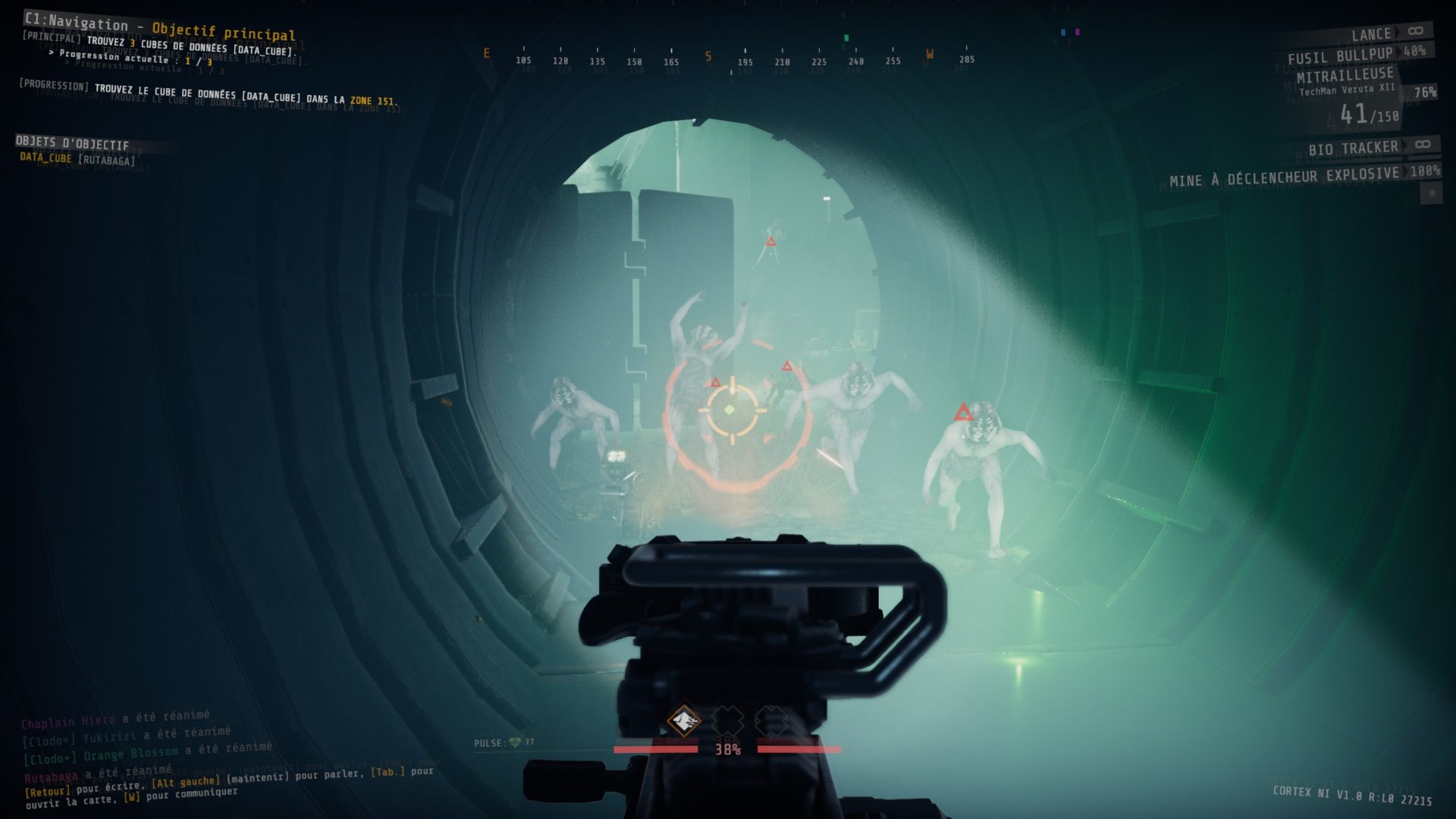Switch to the Fusil Bullpup weapon
The width and height of the screenshot is (1456, 819).
1340,55
